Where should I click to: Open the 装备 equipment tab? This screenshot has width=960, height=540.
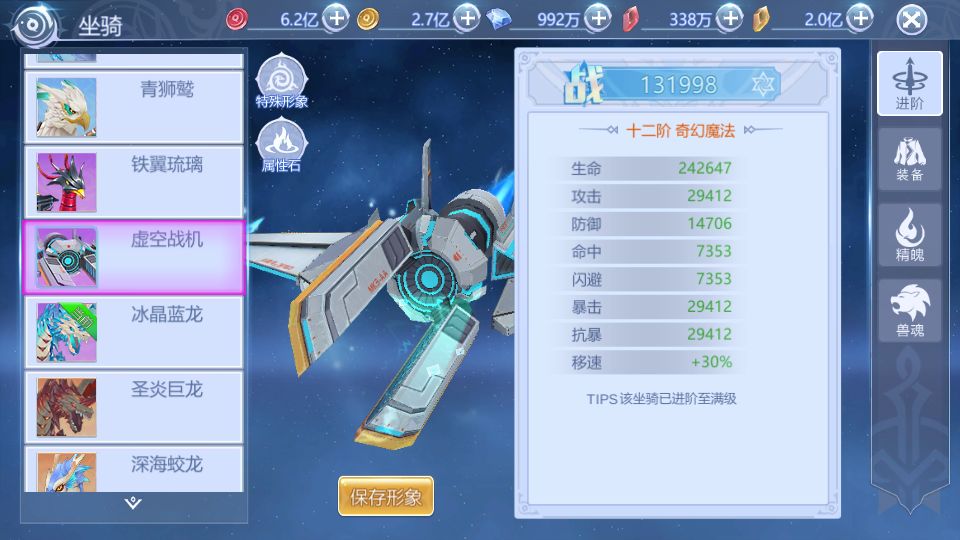click(909, 158)
